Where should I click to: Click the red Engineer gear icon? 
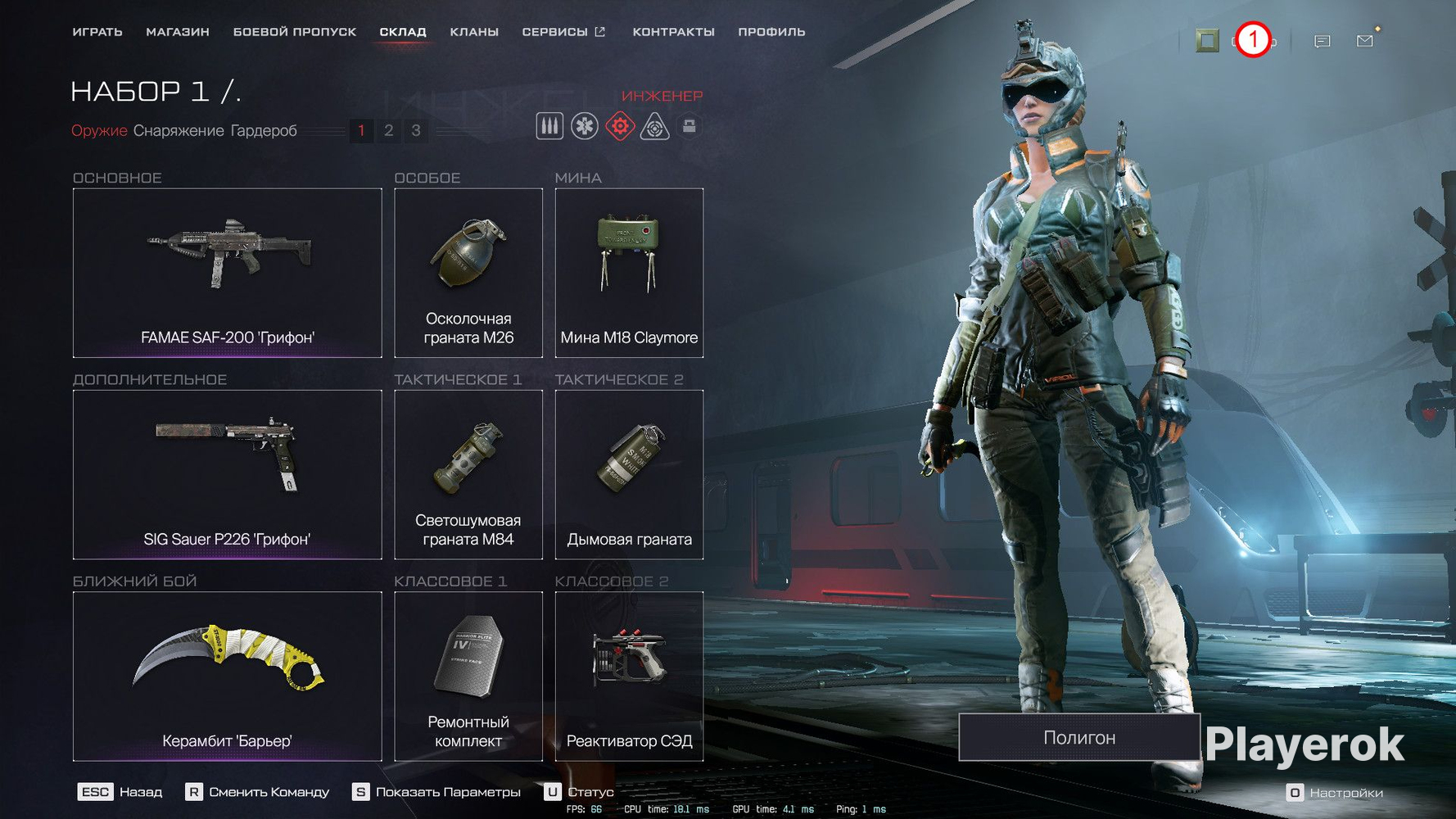click(620, 125)
